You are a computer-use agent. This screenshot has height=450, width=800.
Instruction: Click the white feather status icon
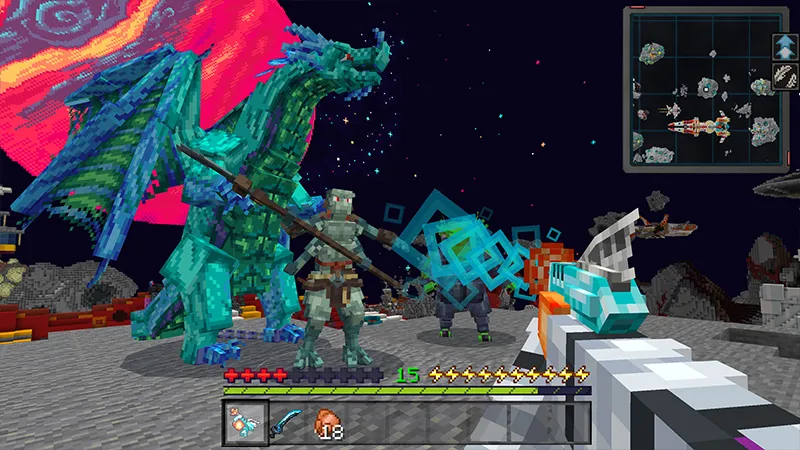click(x=784, y=76)
